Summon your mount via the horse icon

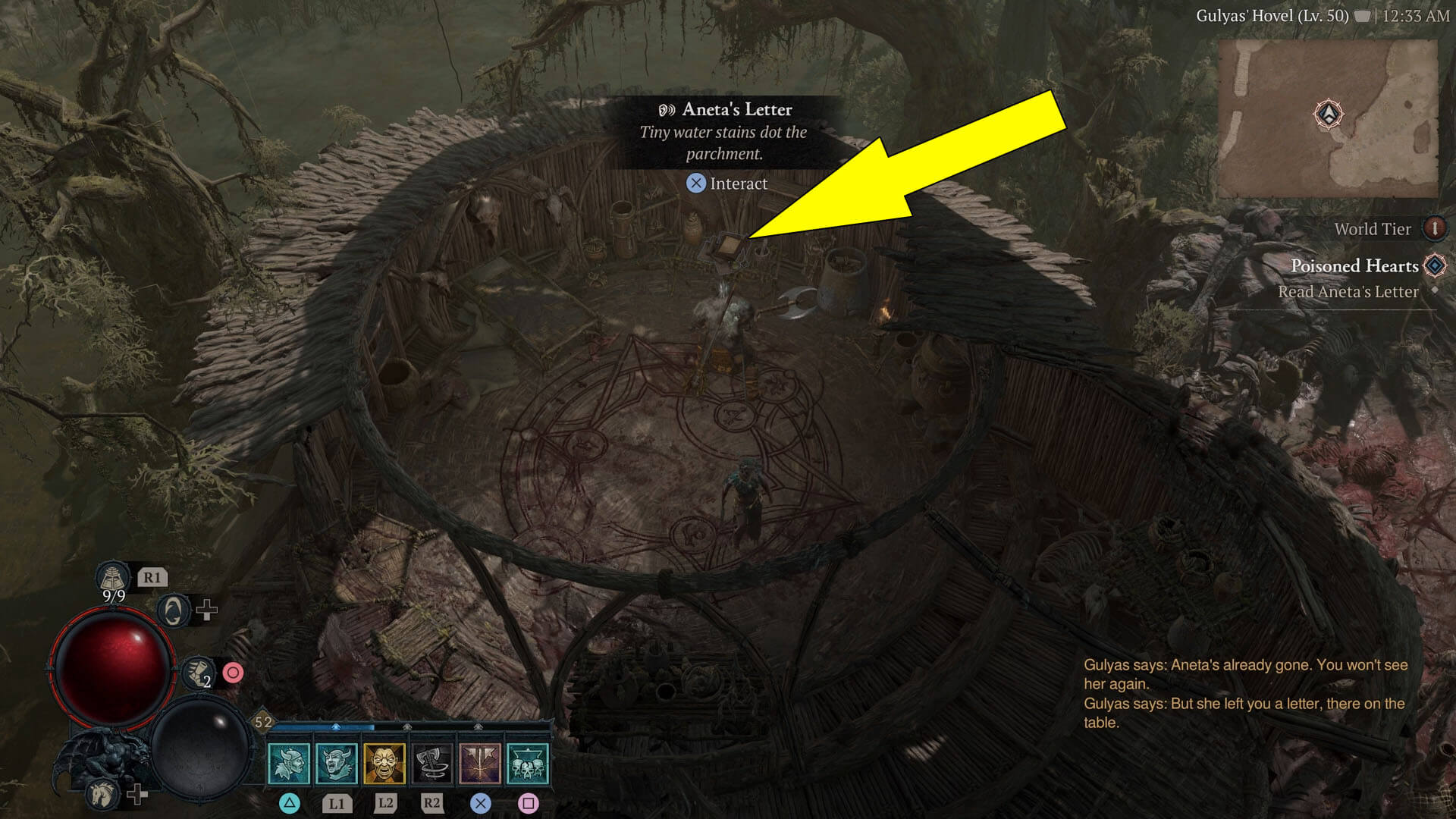[x=101, y=796]
